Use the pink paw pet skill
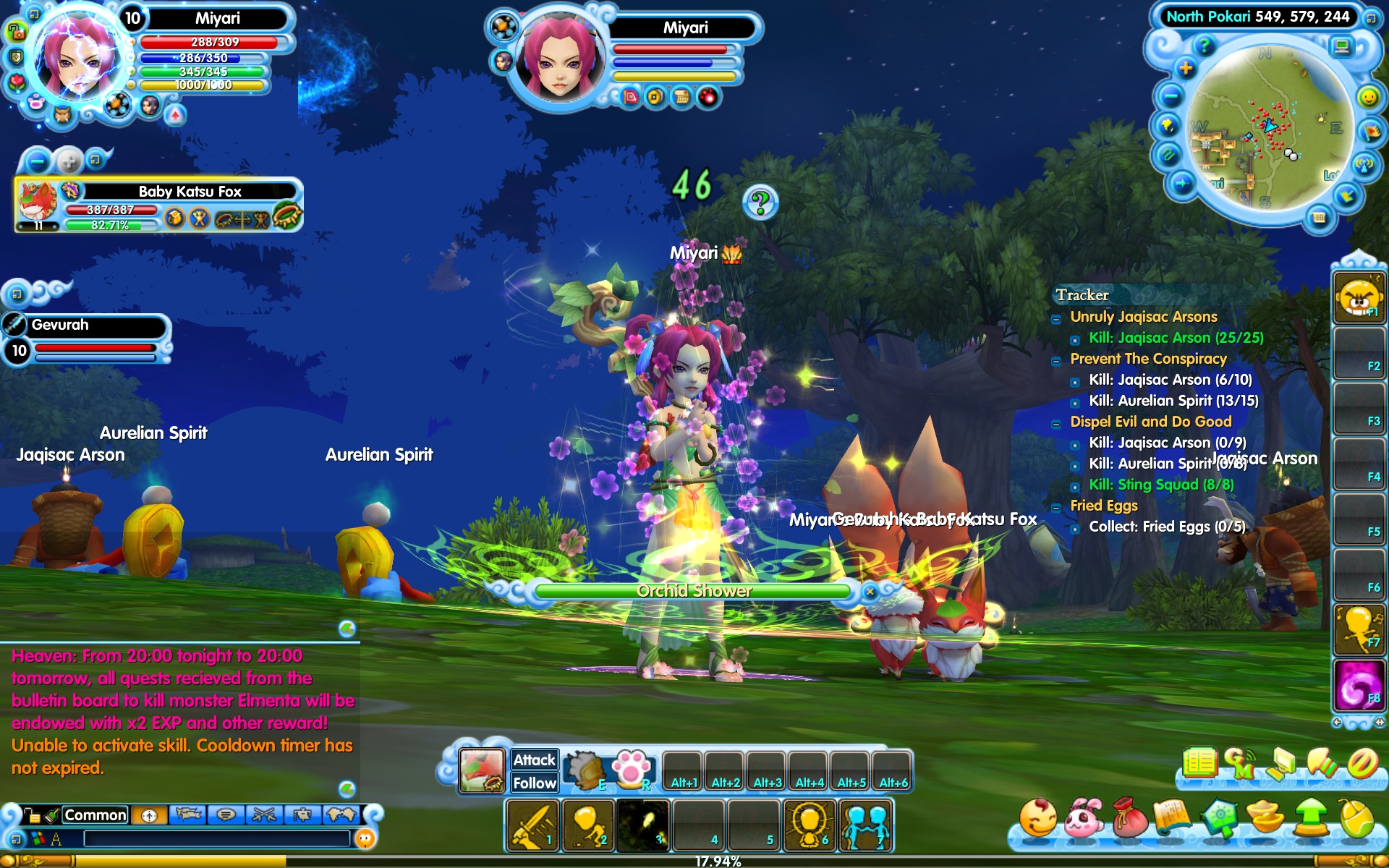1389x868 pixels. click(631, 768)
